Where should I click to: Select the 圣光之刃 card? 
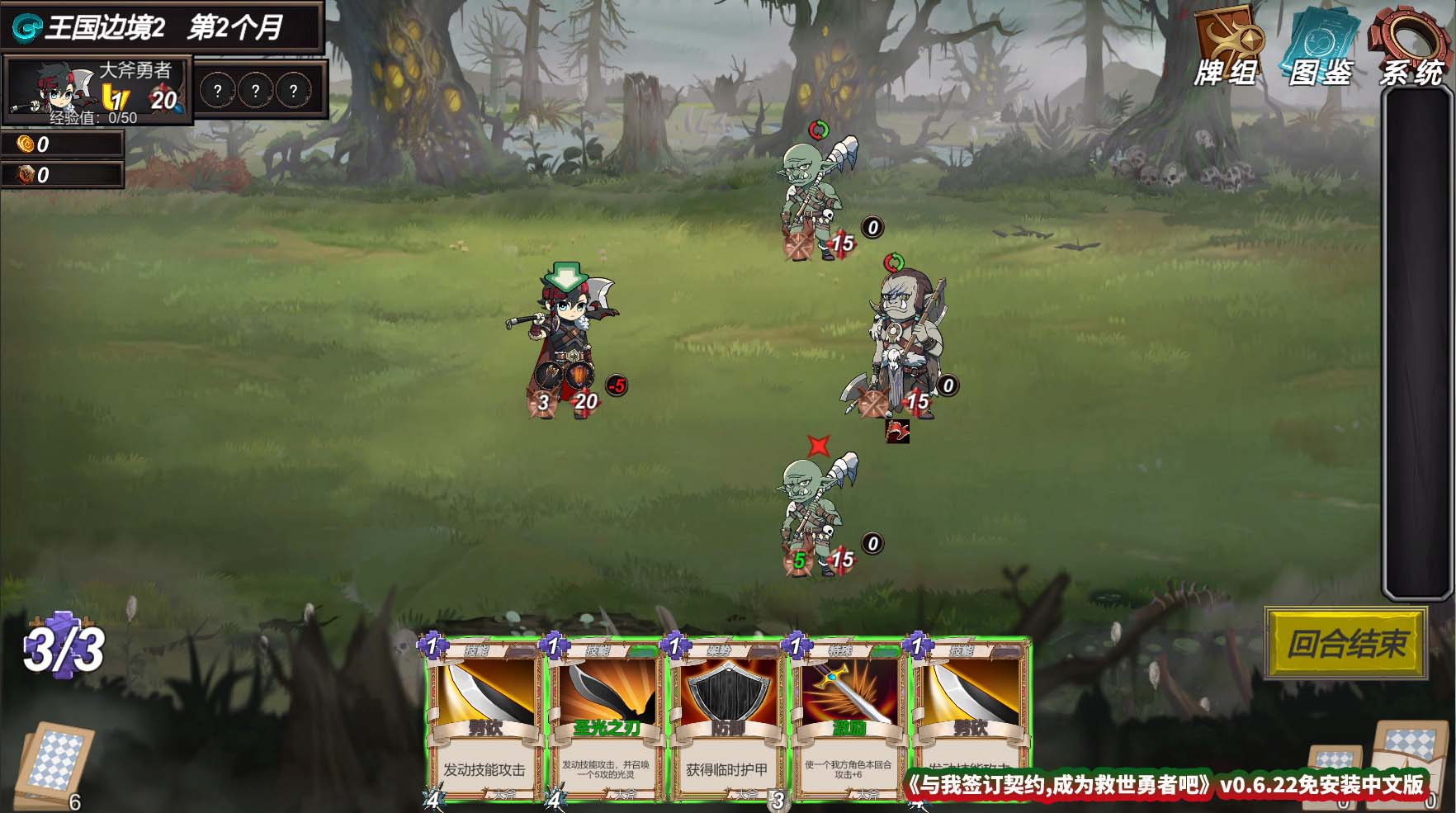(x=605, y=720)
